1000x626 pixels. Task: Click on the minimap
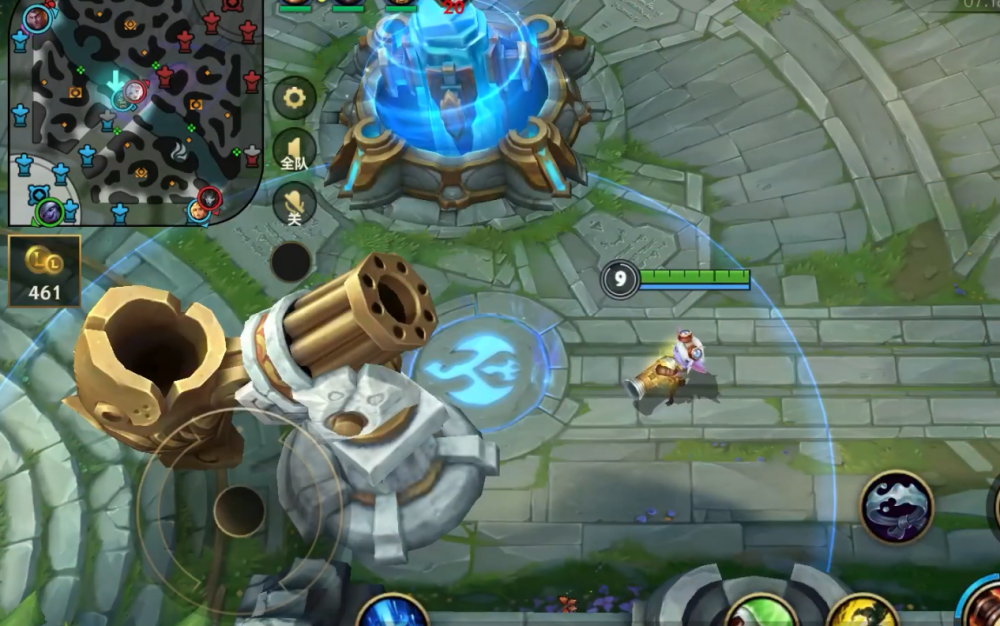click(135, 112)
